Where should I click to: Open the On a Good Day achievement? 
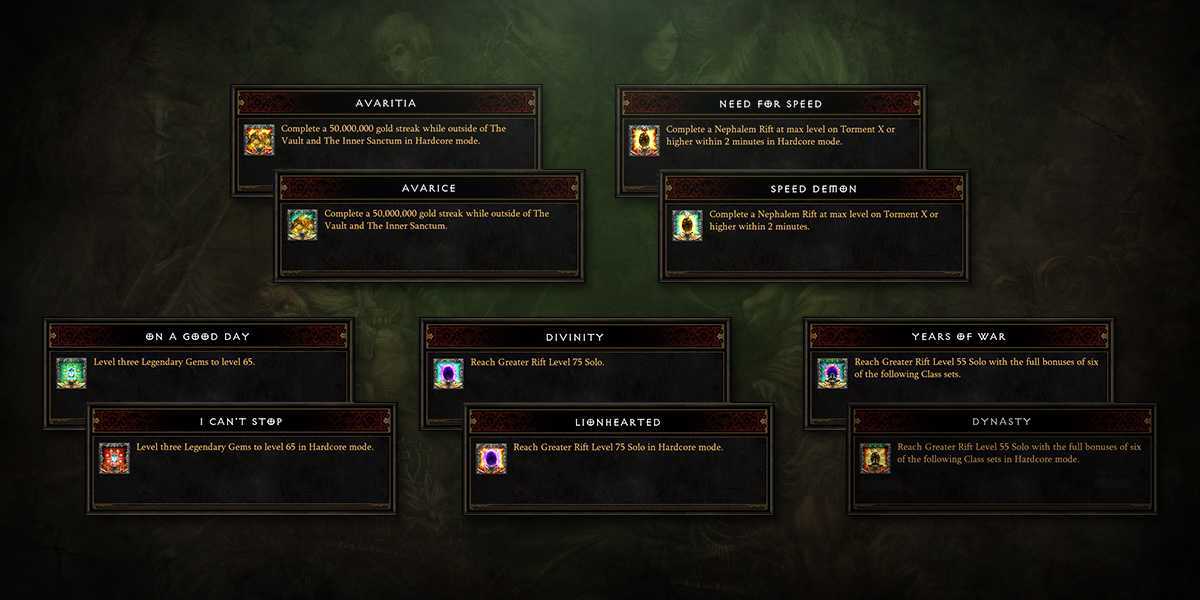pos(198,337)
